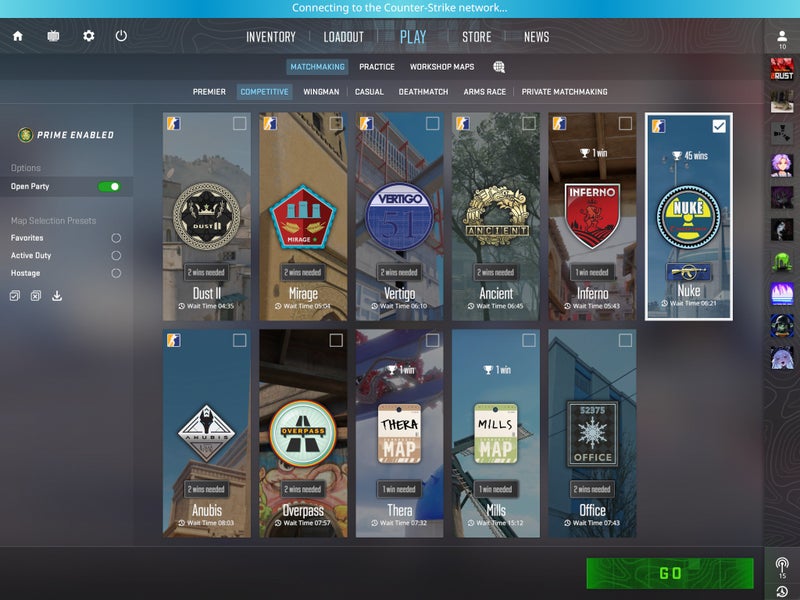
Task: Click the power quit icon
Action: coord(121,36)
